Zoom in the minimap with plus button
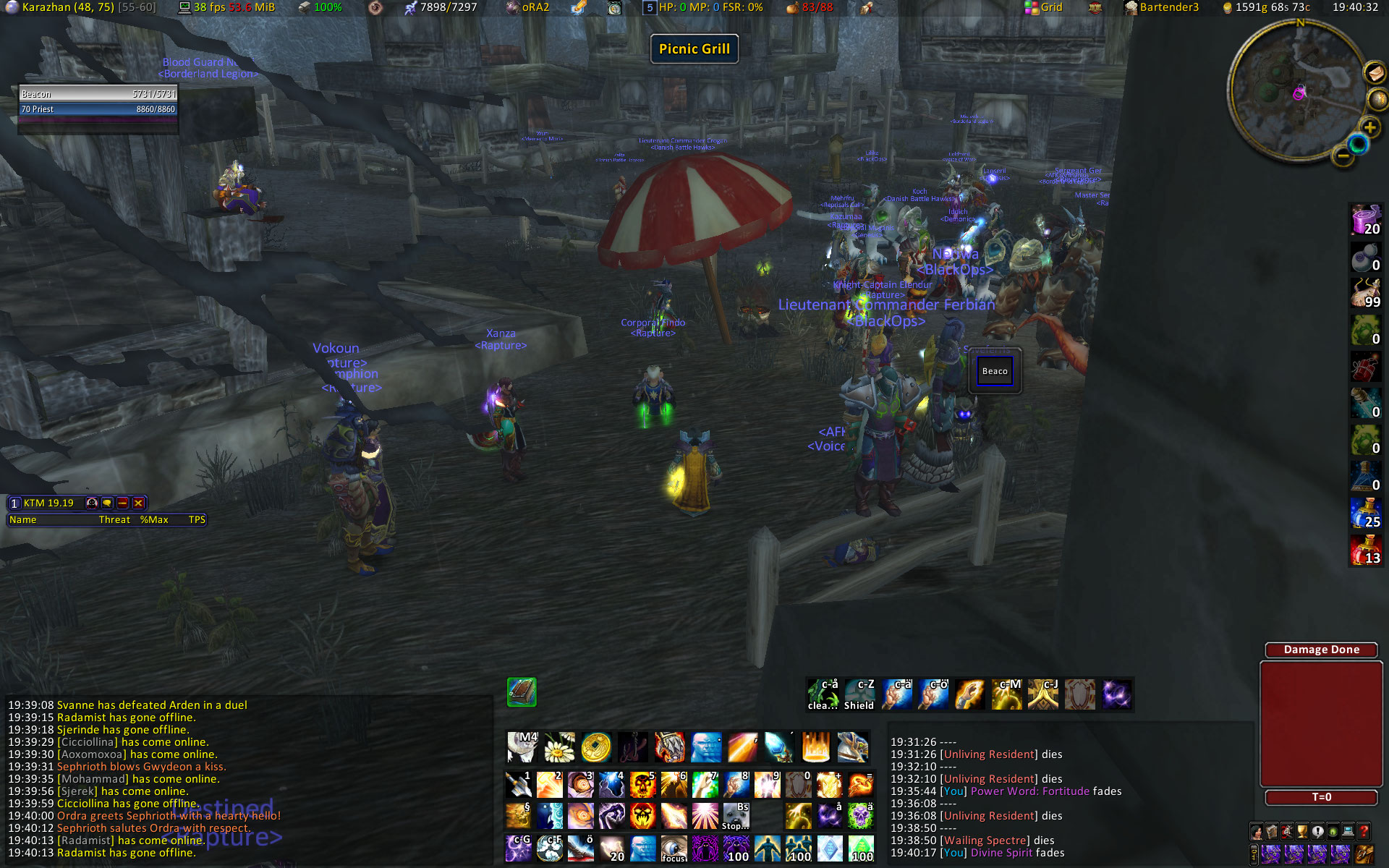 [x=1369, y=128]
